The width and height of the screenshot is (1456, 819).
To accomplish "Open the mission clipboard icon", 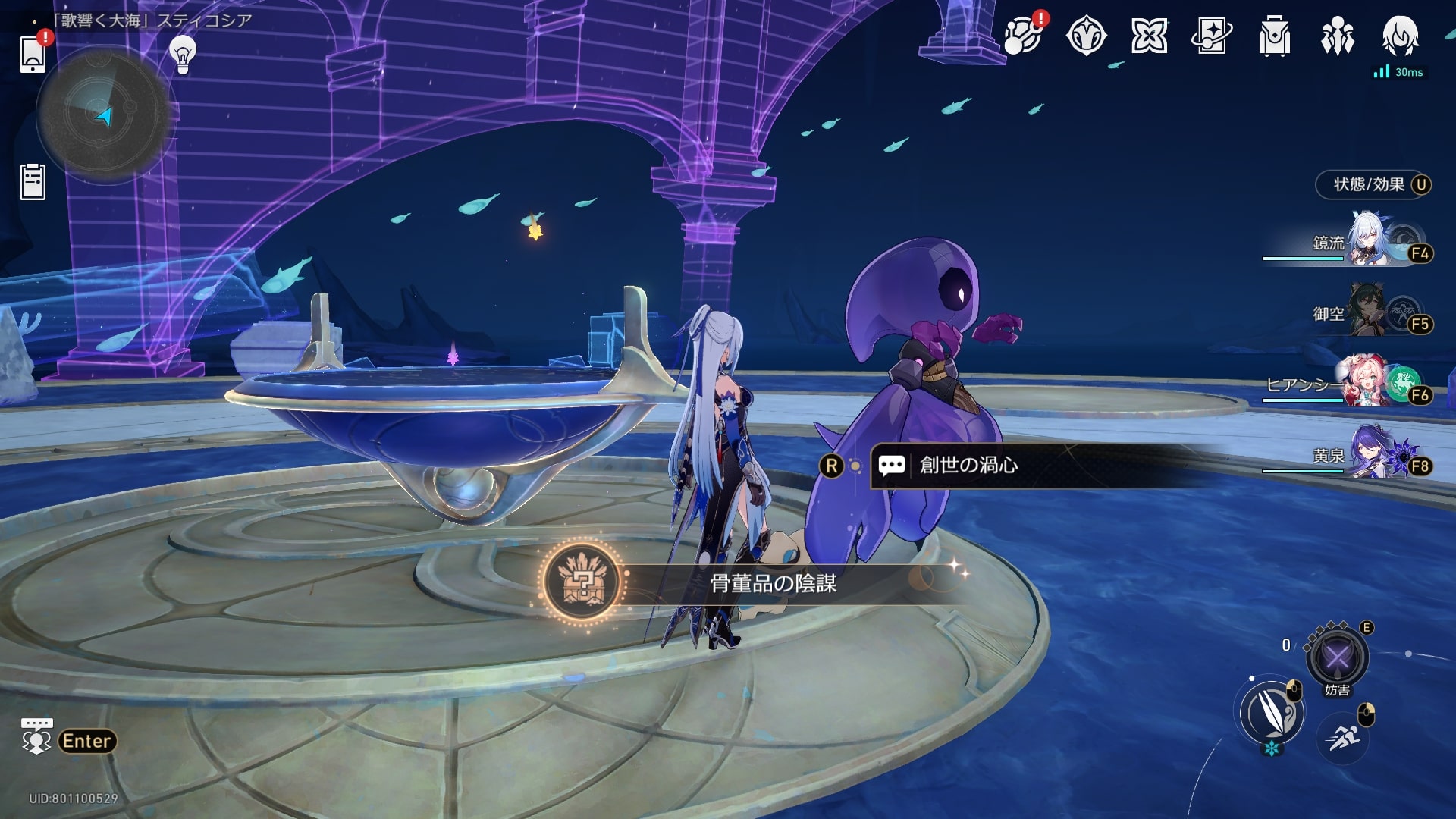I will tap(33, 182).
